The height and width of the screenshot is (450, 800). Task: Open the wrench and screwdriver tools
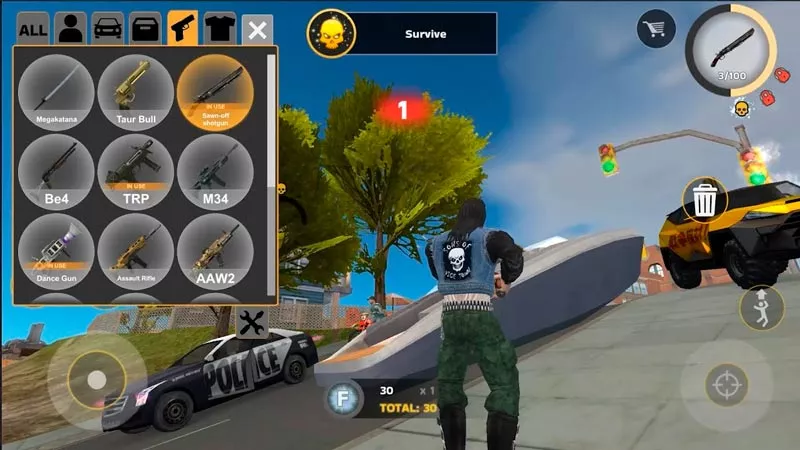click(253, 322)
